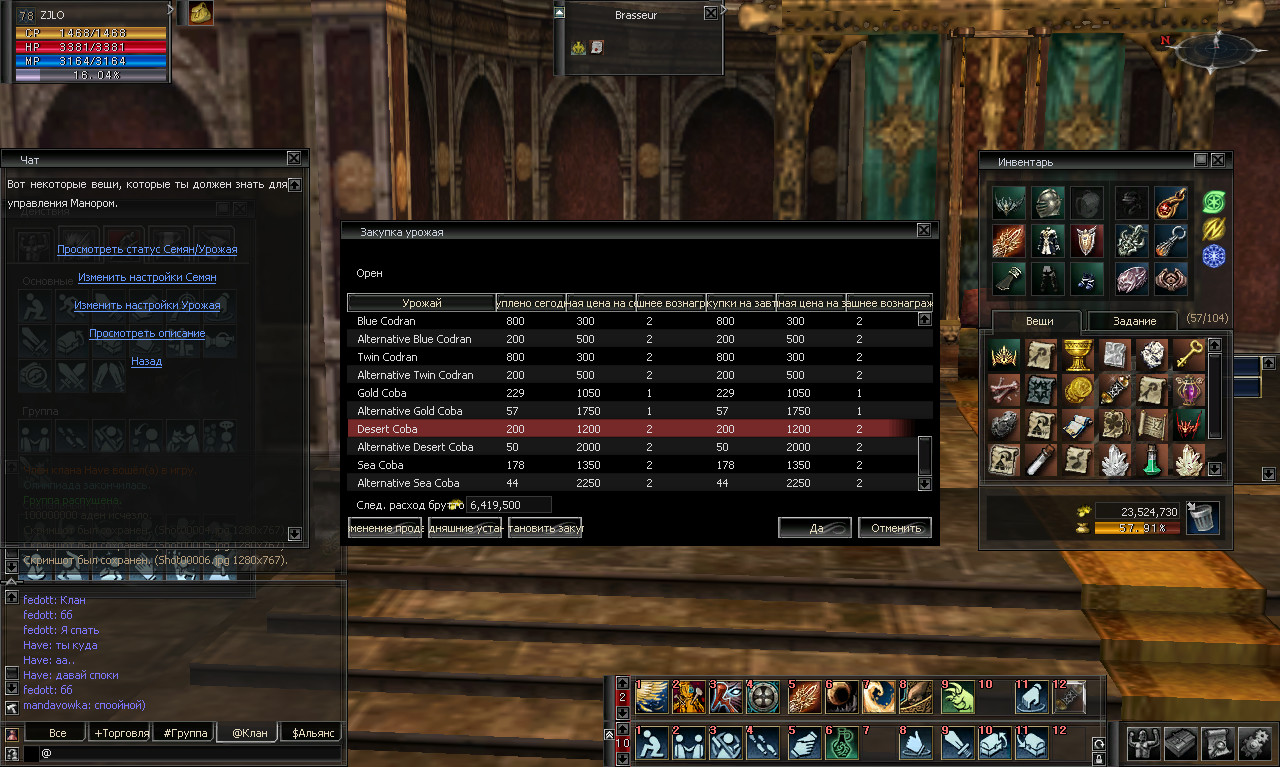
Task: Go back via the Назад link
Action: [147, 361]
